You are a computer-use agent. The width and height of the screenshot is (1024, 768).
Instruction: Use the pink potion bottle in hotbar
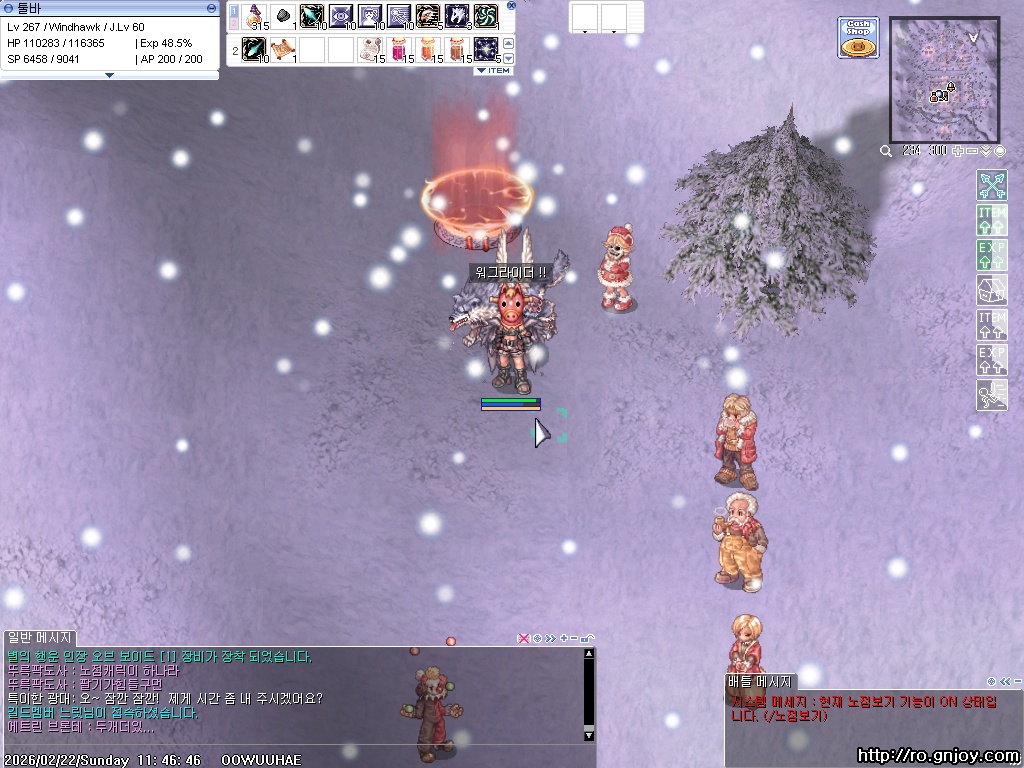(399, 48)
